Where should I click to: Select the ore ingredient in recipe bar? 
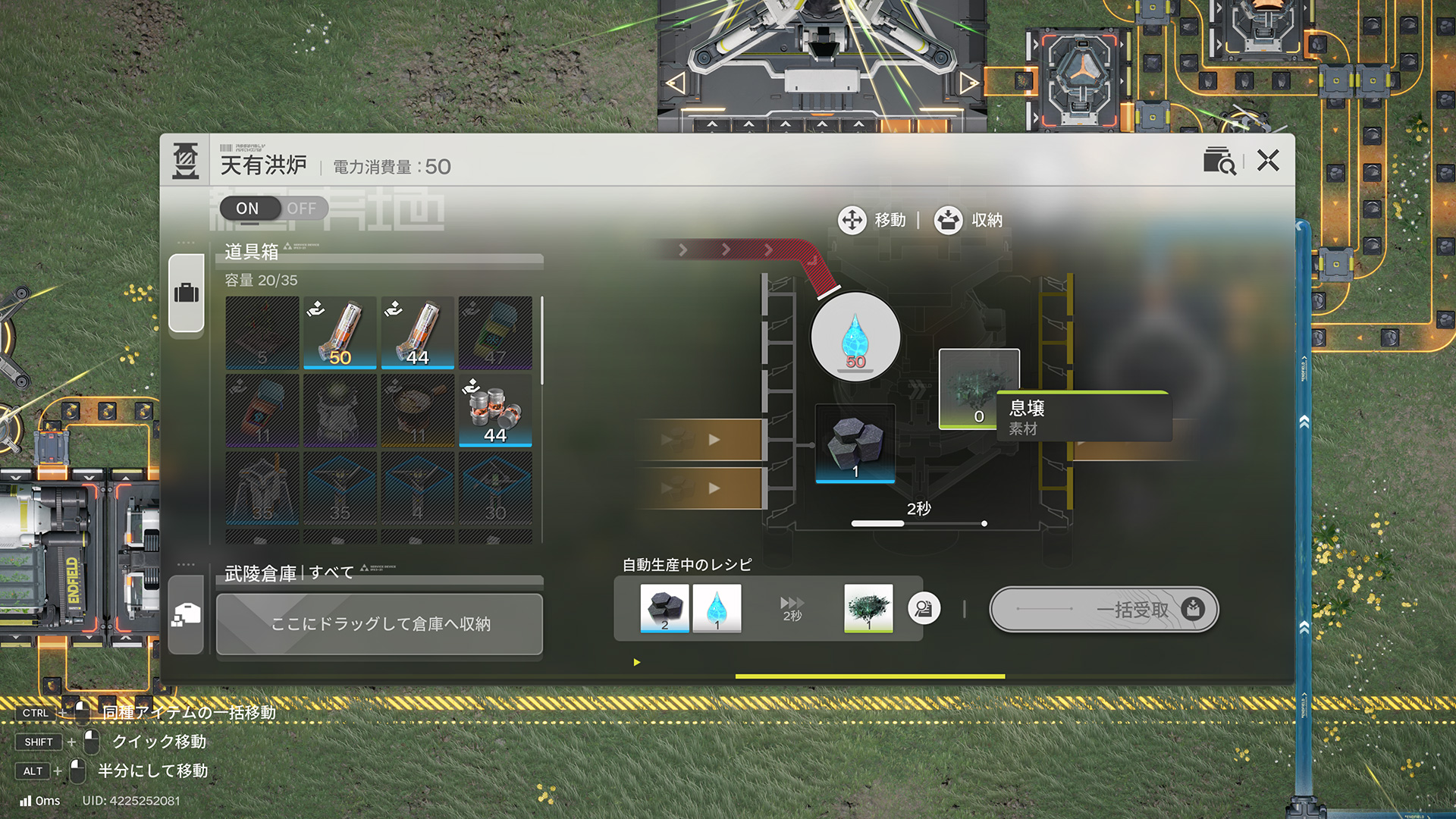(x=664, y=608)
